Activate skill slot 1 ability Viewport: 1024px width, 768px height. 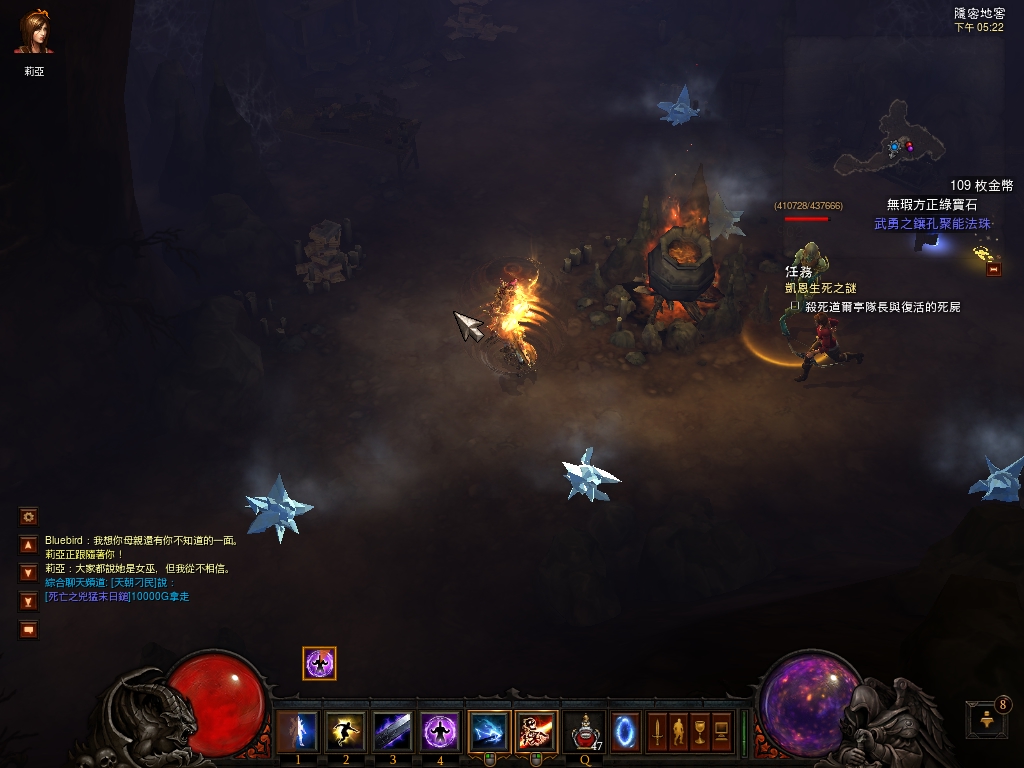[297, 732]
